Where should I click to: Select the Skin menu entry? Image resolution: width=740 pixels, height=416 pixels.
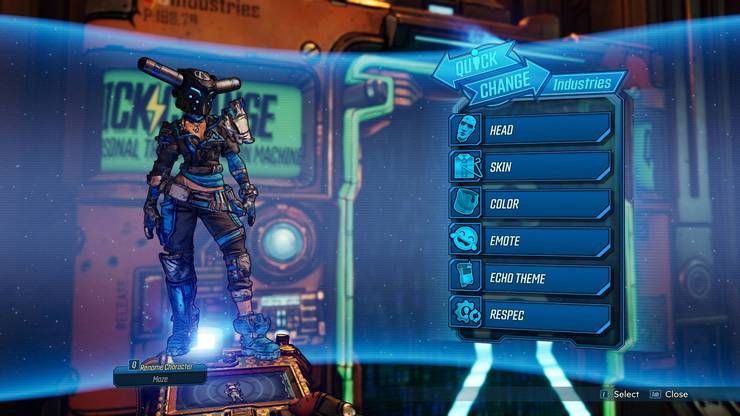[530, 166]
